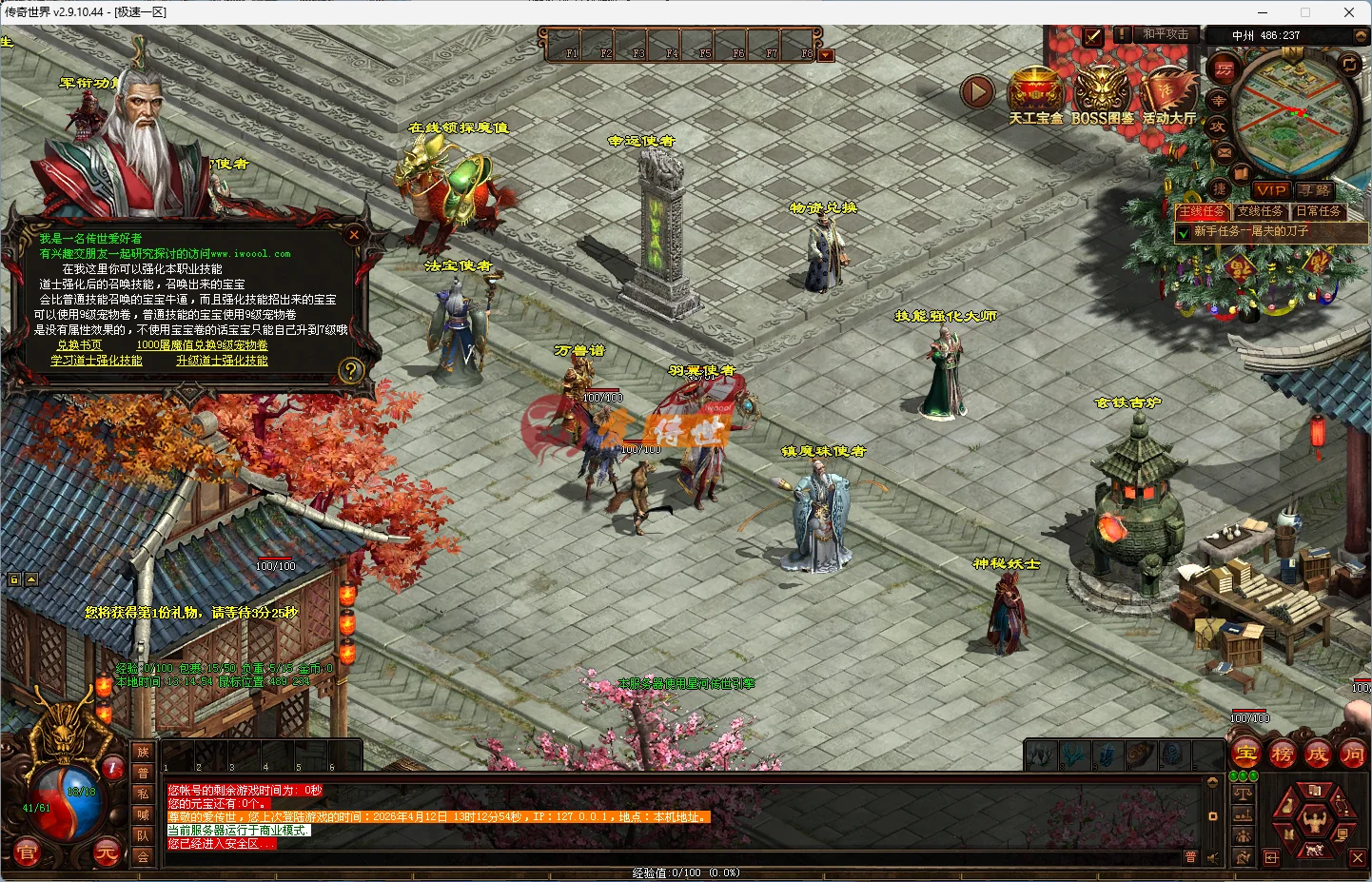Click the 榜 ranking icon at bottom right
The image size is (1372, 882).
(1283, 755)
